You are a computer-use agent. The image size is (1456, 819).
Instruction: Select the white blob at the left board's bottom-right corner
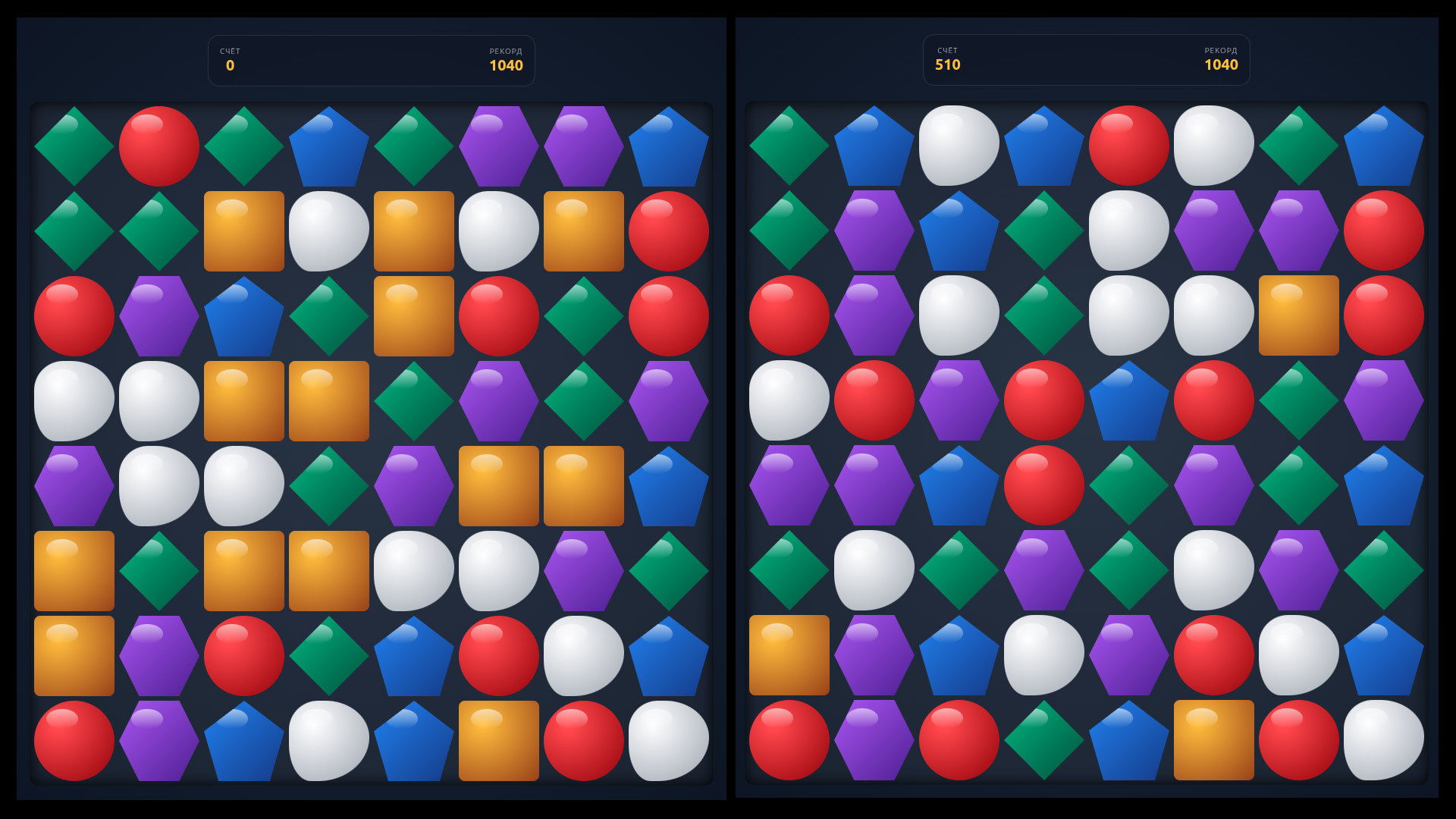pyautogui.click(x=668, y=740)
